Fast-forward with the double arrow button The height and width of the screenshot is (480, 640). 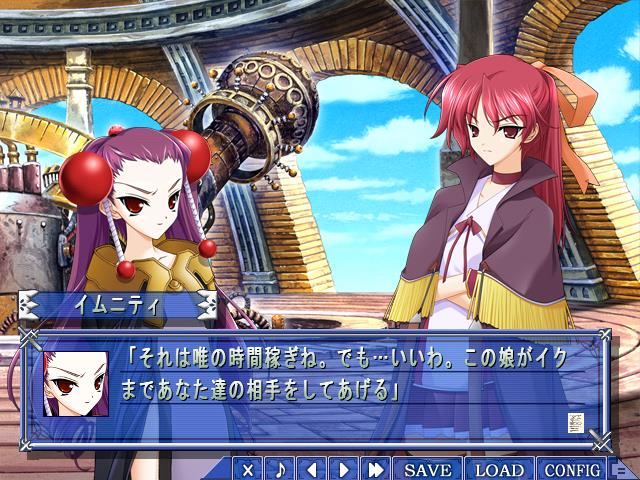point(376,469)
